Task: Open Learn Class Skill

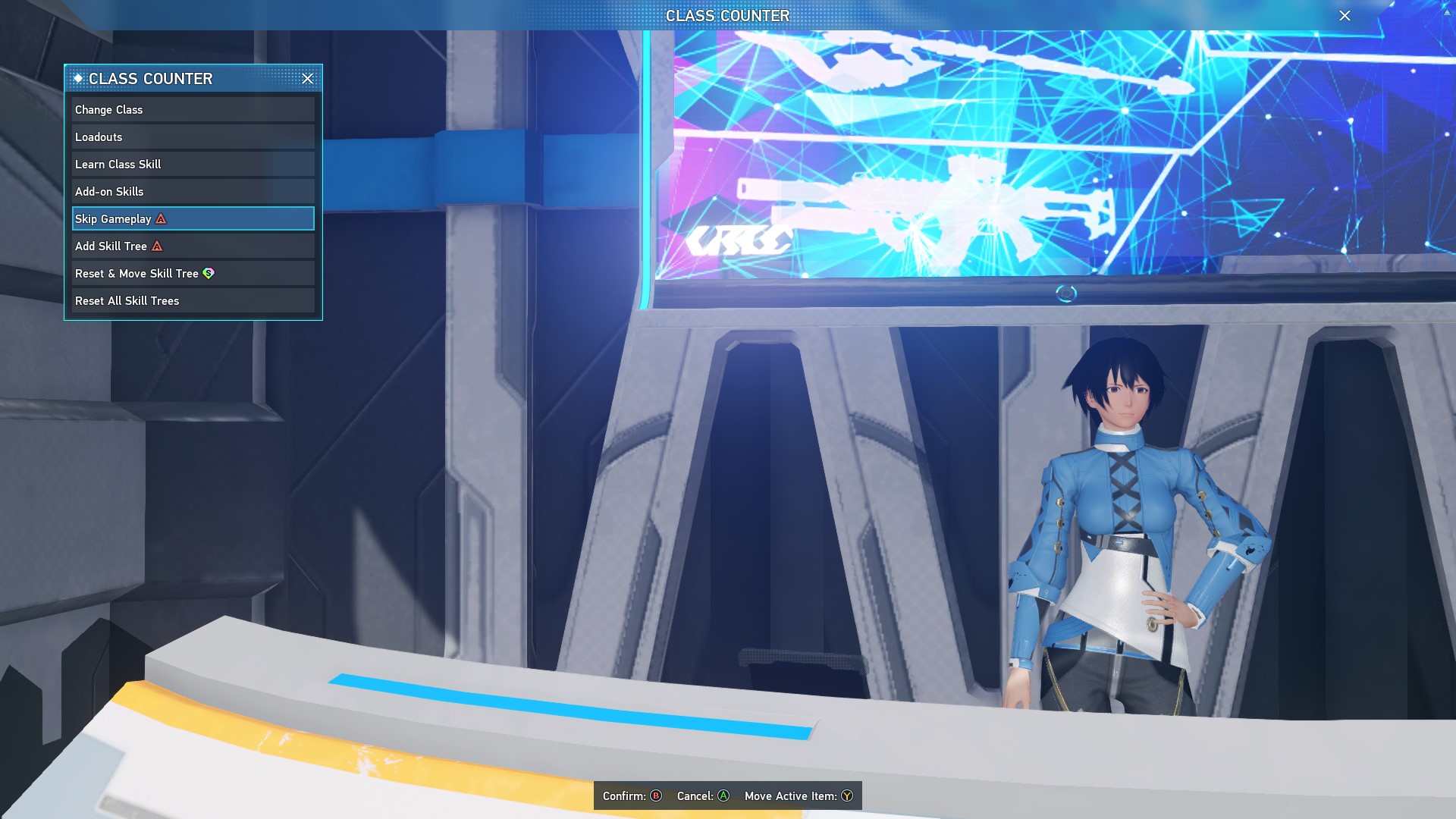Action: tap(193, 164)
